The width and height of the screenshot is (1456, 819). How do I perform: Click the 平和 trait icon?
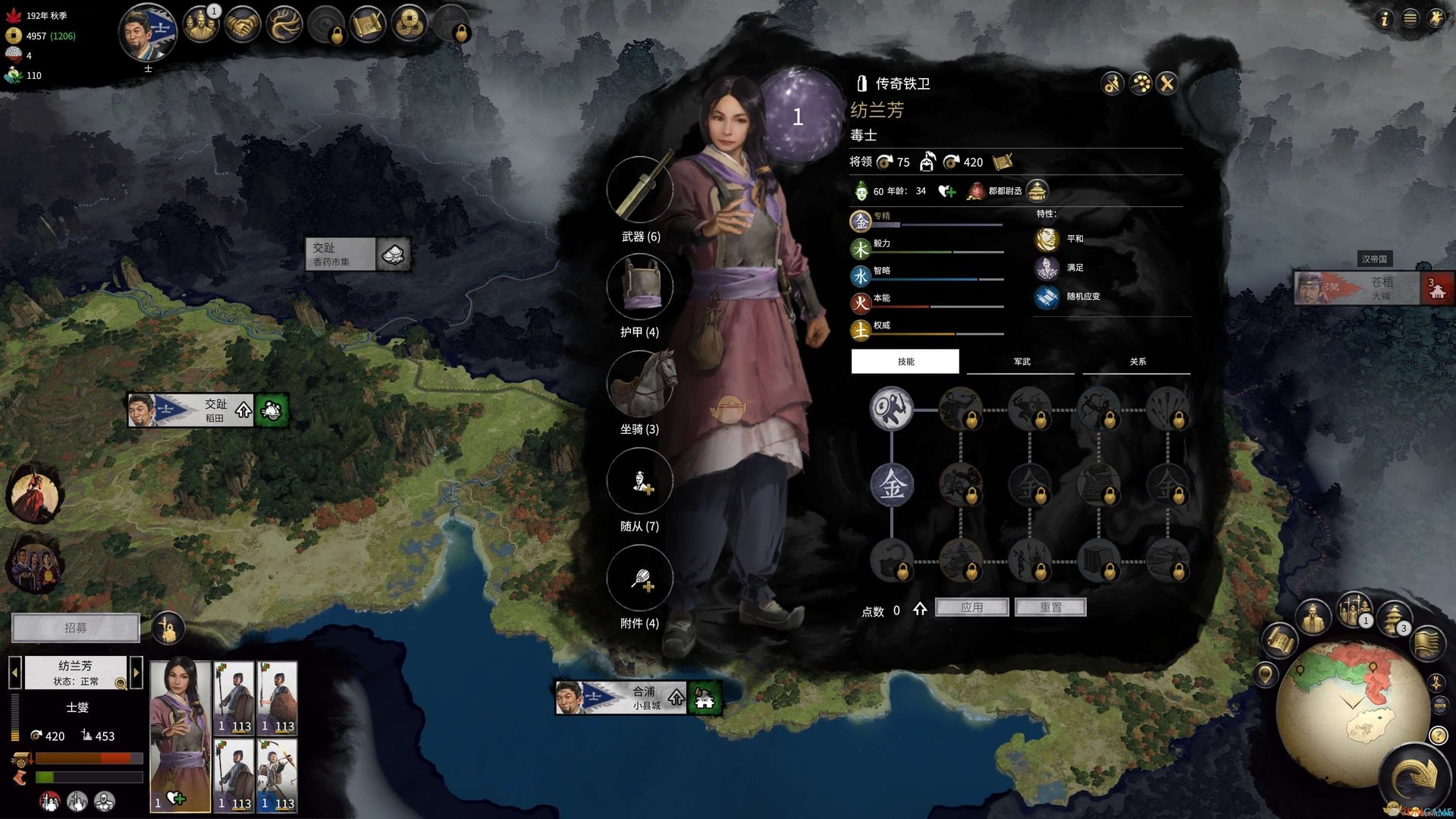pos(1046,239)
